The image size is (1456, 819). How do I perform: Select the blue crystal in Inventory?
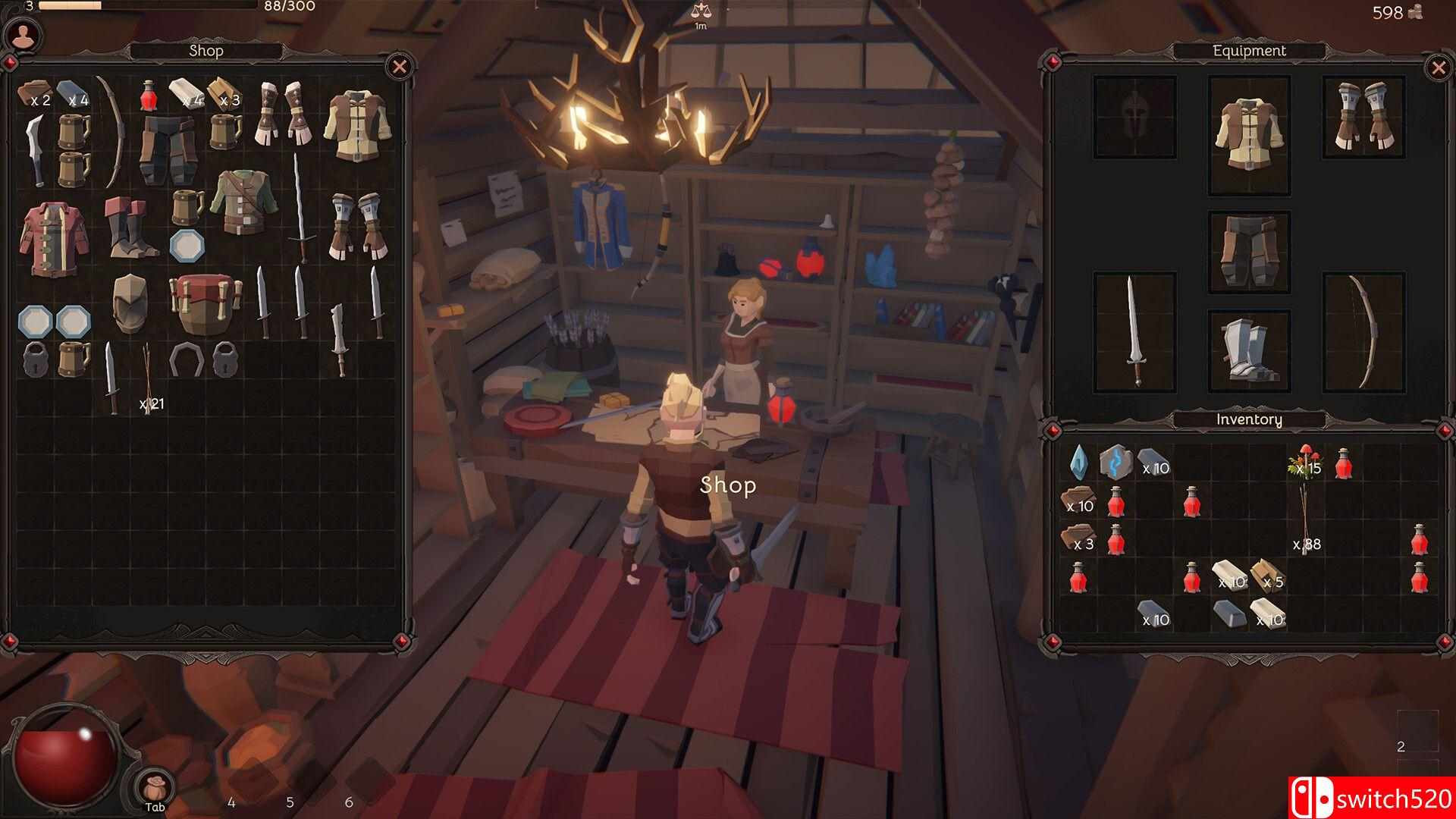click(x=1078, y=462)
